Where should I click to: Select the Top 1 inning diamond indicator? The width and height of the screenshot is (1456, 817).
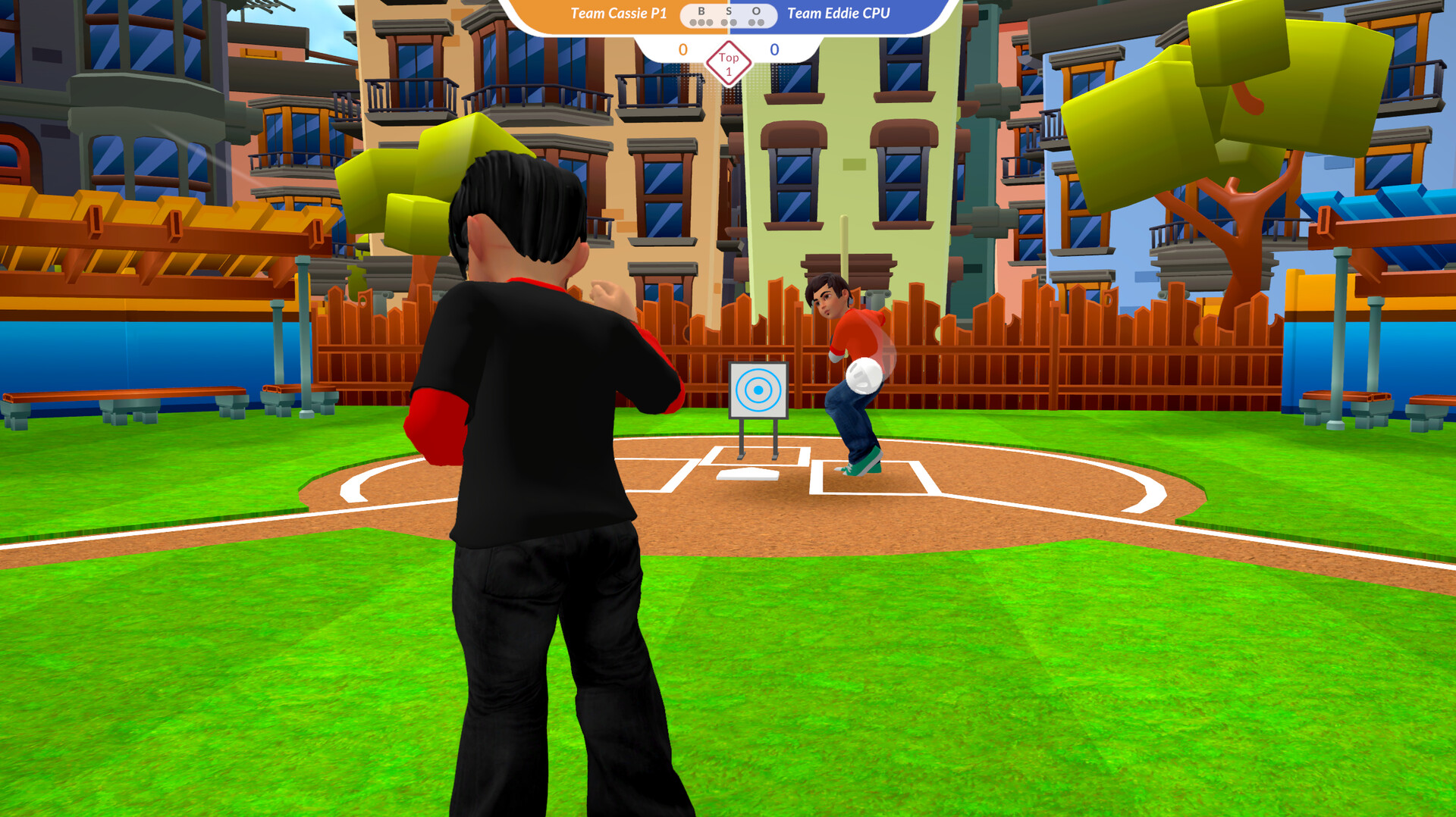pos(729,64)
